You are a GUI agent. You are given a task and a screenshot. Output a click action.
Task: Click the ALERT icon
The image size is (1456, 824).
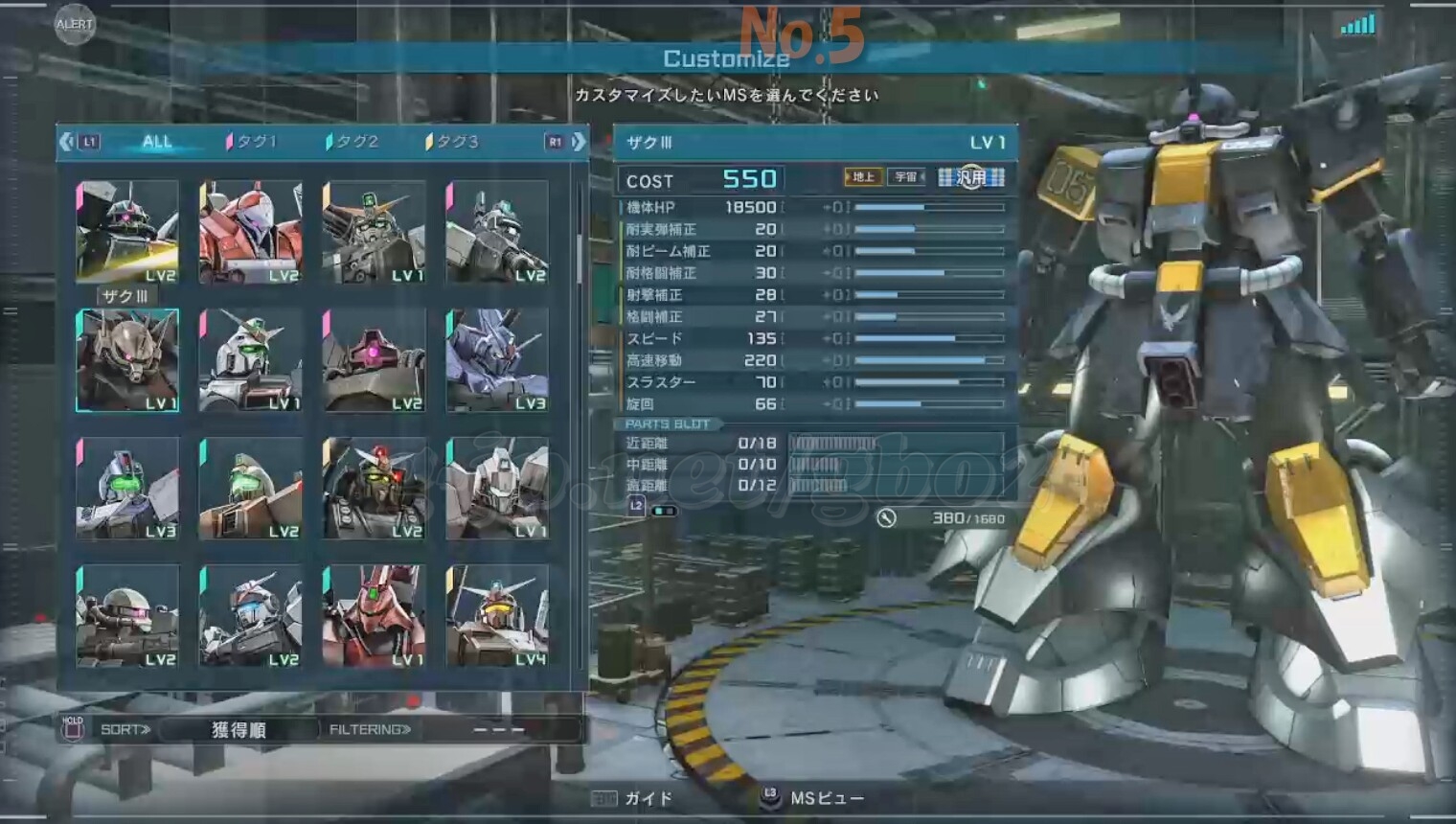pyautogui.click(x=75, y=24)
